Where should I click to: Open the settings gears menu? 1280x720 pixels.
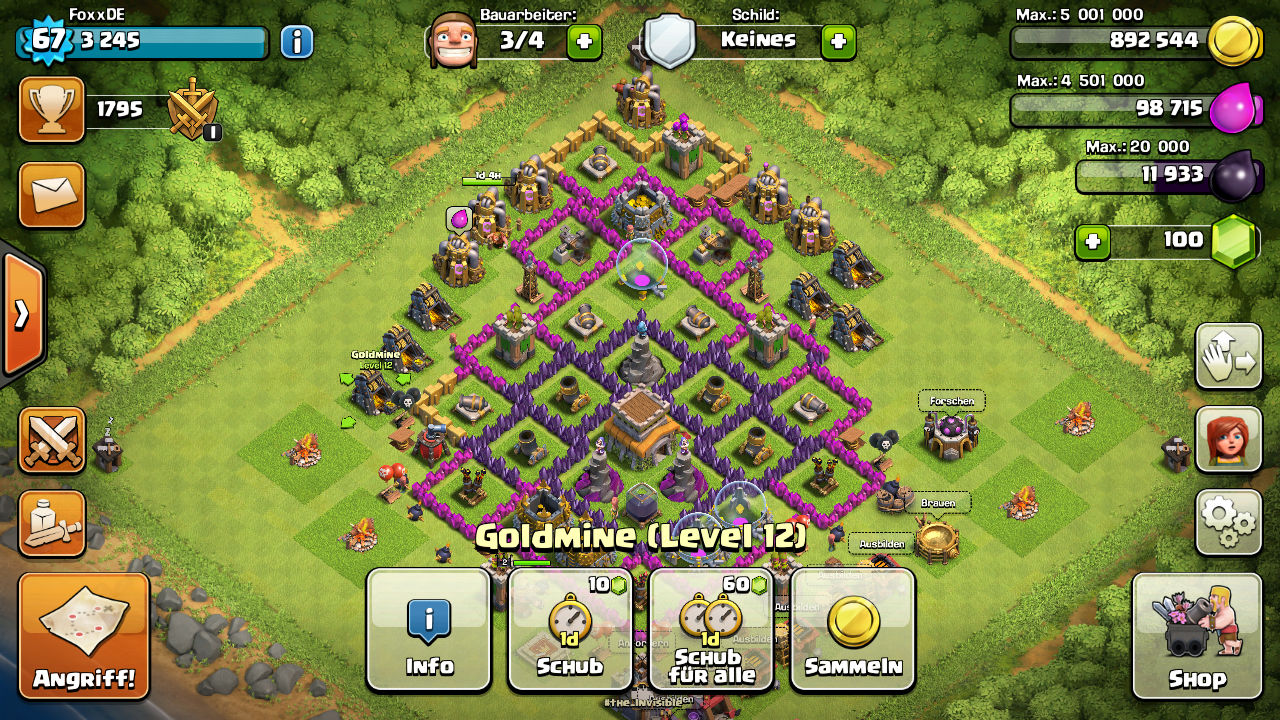tap(1228, 521)
